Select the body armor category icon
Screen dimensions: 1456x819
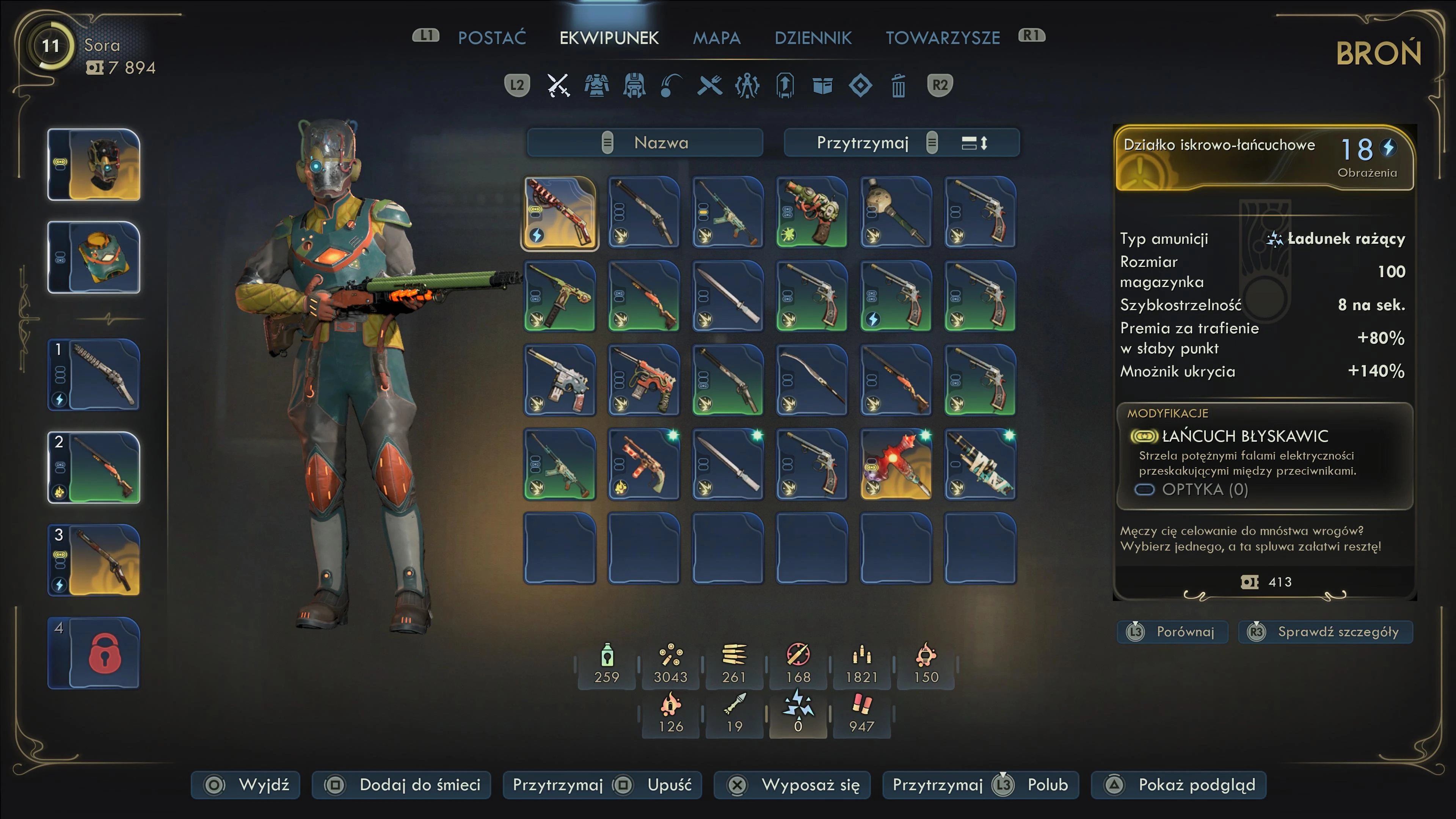click(x=596, y=86)
